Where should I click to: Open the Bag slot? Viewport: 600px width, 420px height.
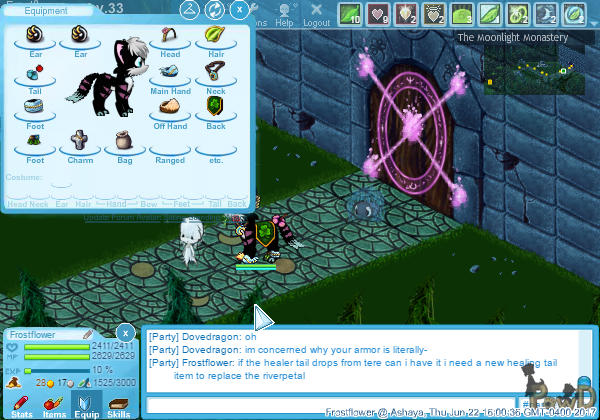click(124, 140)
